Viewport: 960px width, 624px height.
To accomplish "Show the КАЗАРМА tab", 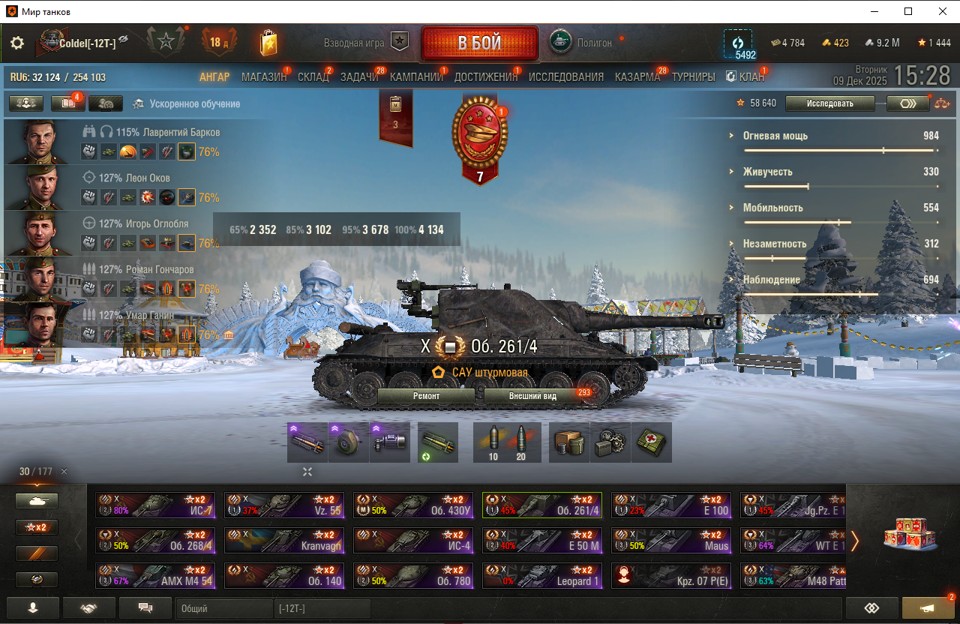I will pos(637,77).
